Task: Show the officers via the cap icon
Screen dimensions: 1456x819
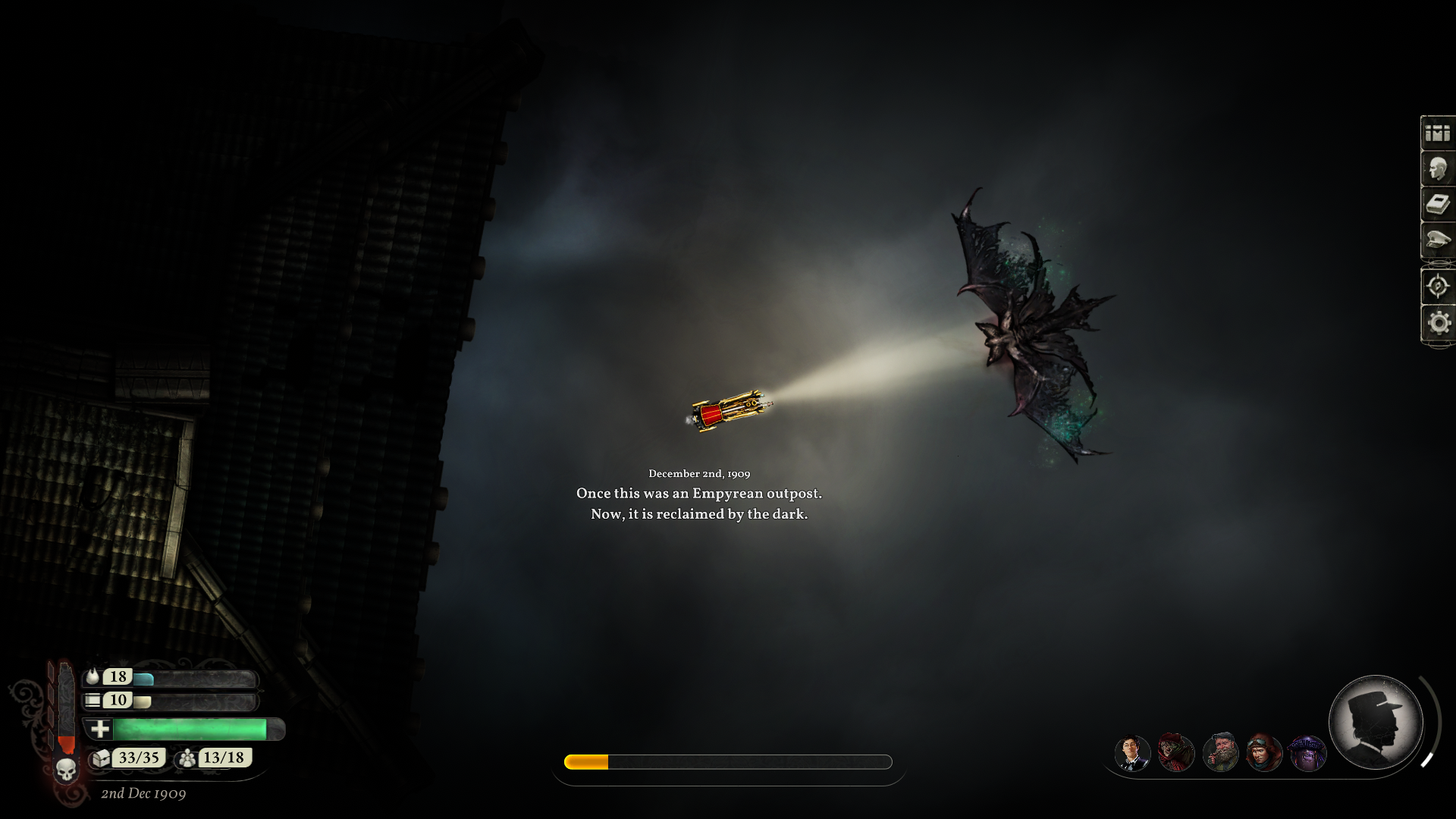Action: pyautogui.click(x=1437, y=240)
